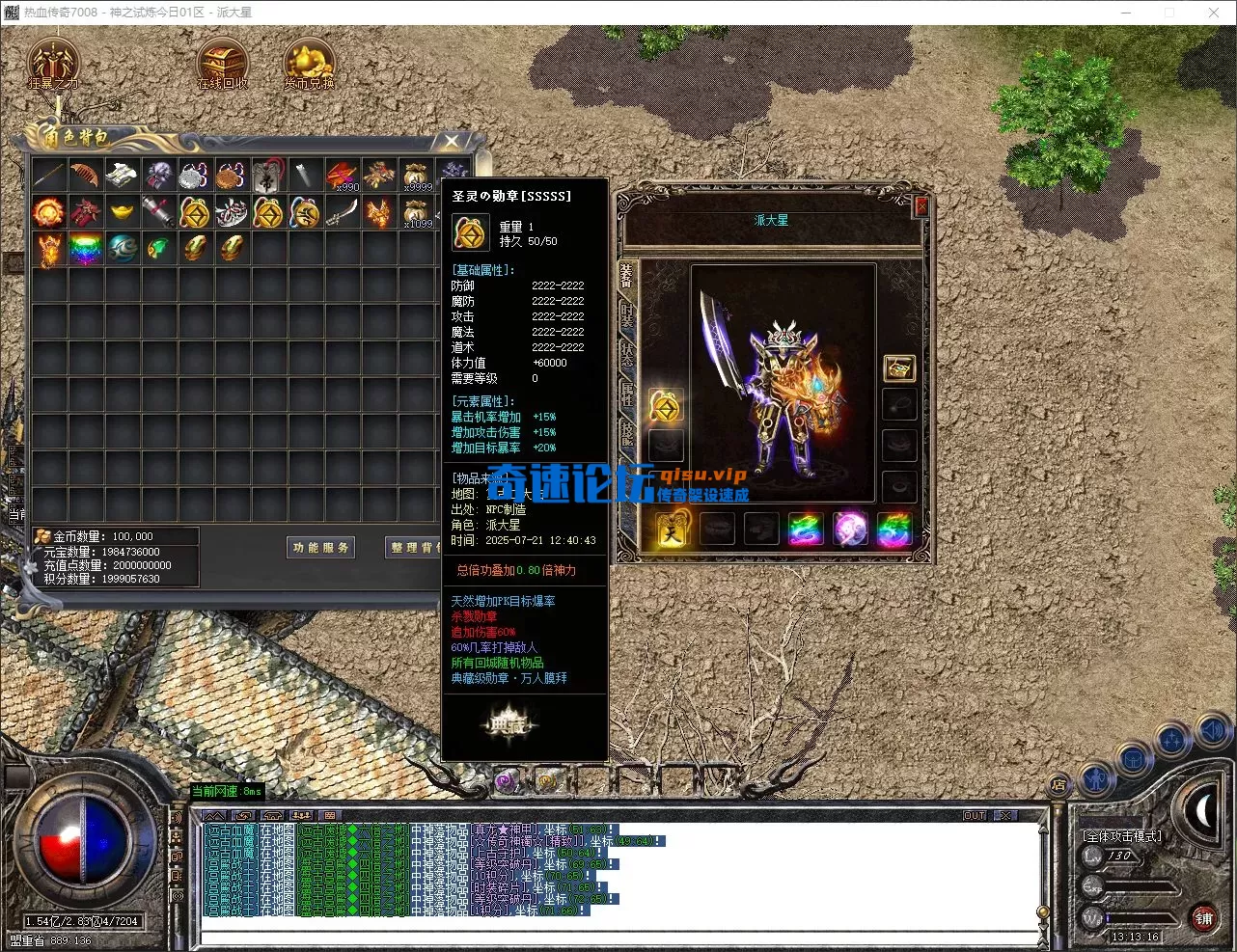Select the equipped gold medal slot
Screen dimensions: 1237x952
tap(666, 407)
